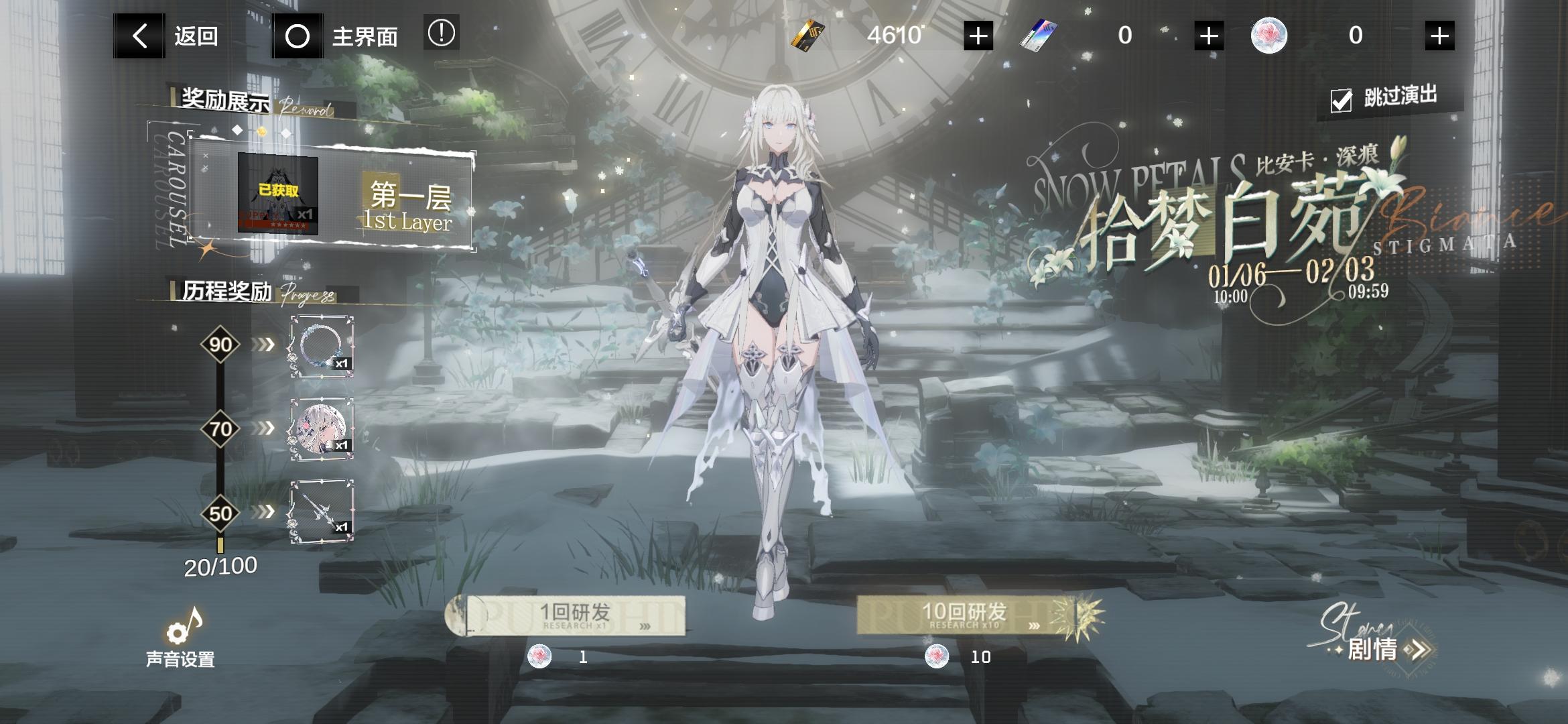Click the plus button next to 4610
Image resolution: width=1568 pixels, height=724 pixels.
978,36
